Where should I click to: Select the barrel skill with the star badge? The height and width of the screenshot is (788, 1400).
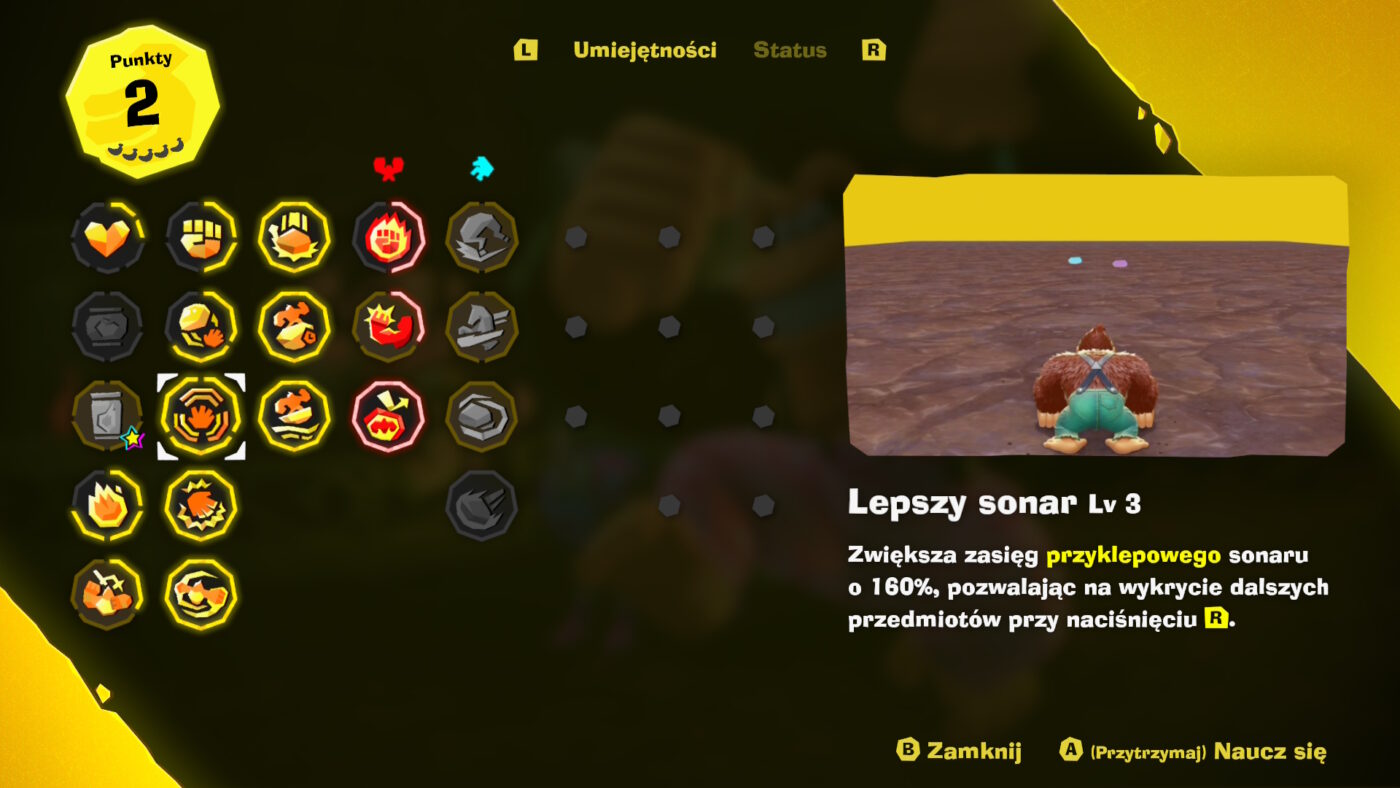pyautogui.click(x=107, y=415)
